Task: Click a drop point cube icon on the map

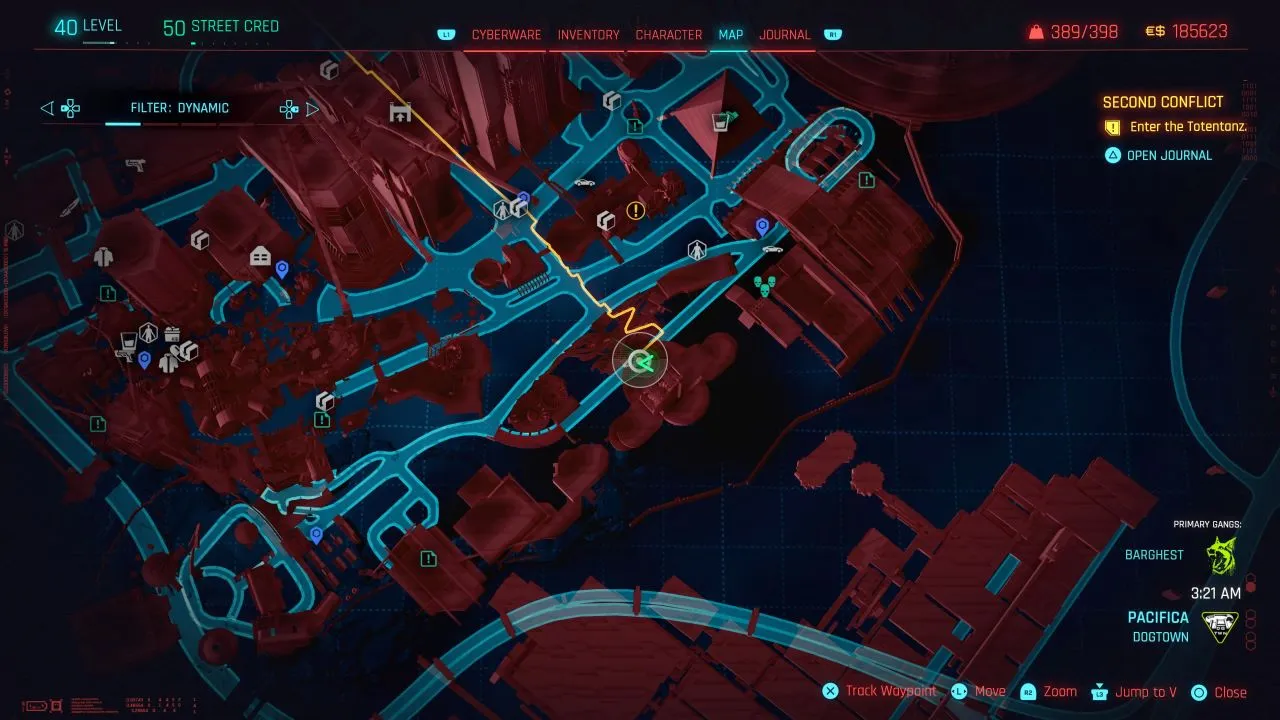Action: coord(605,222)
